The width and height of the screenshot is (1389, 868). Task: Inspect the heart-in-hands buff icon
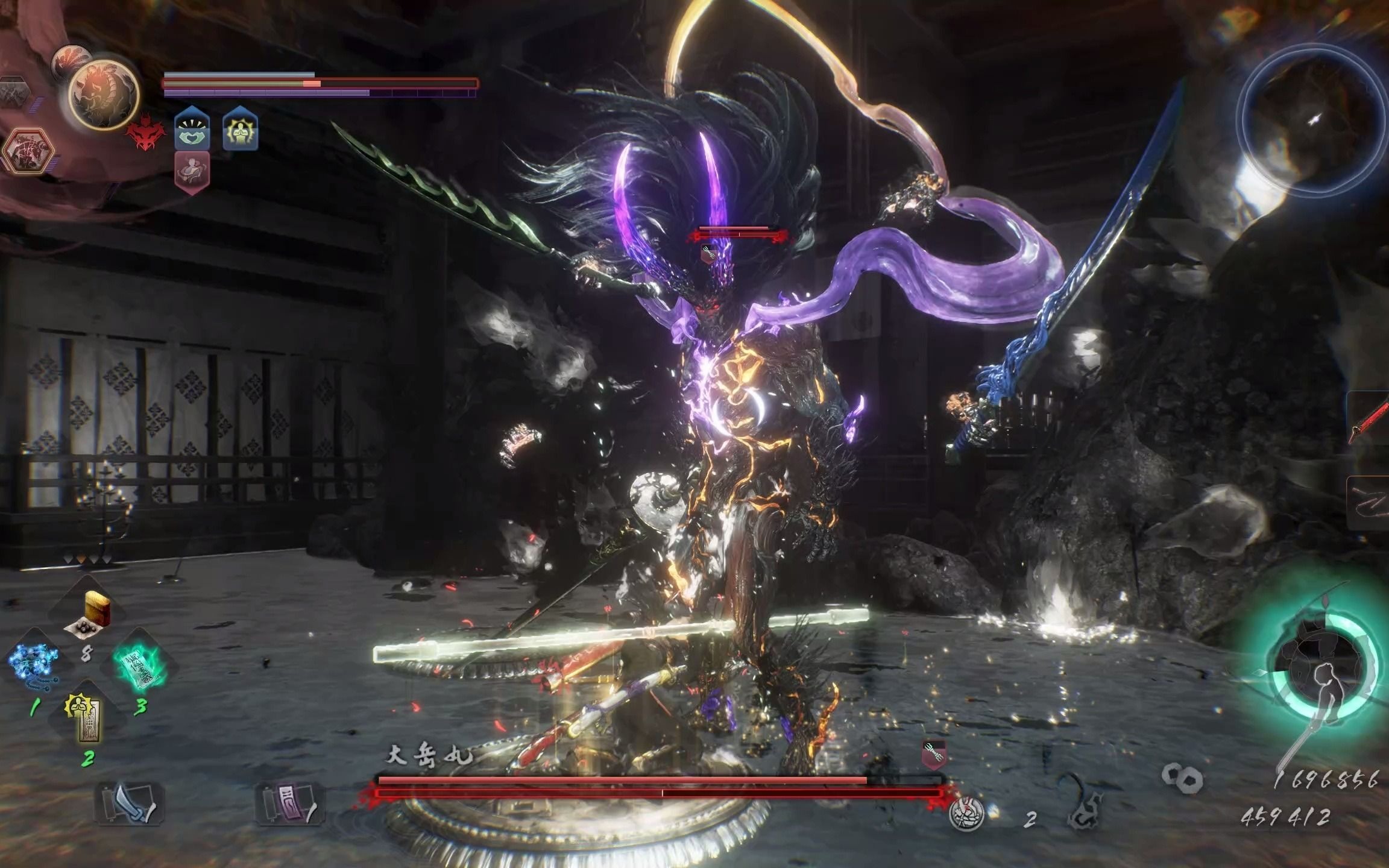pyautogui.click(x=192, y=130)
